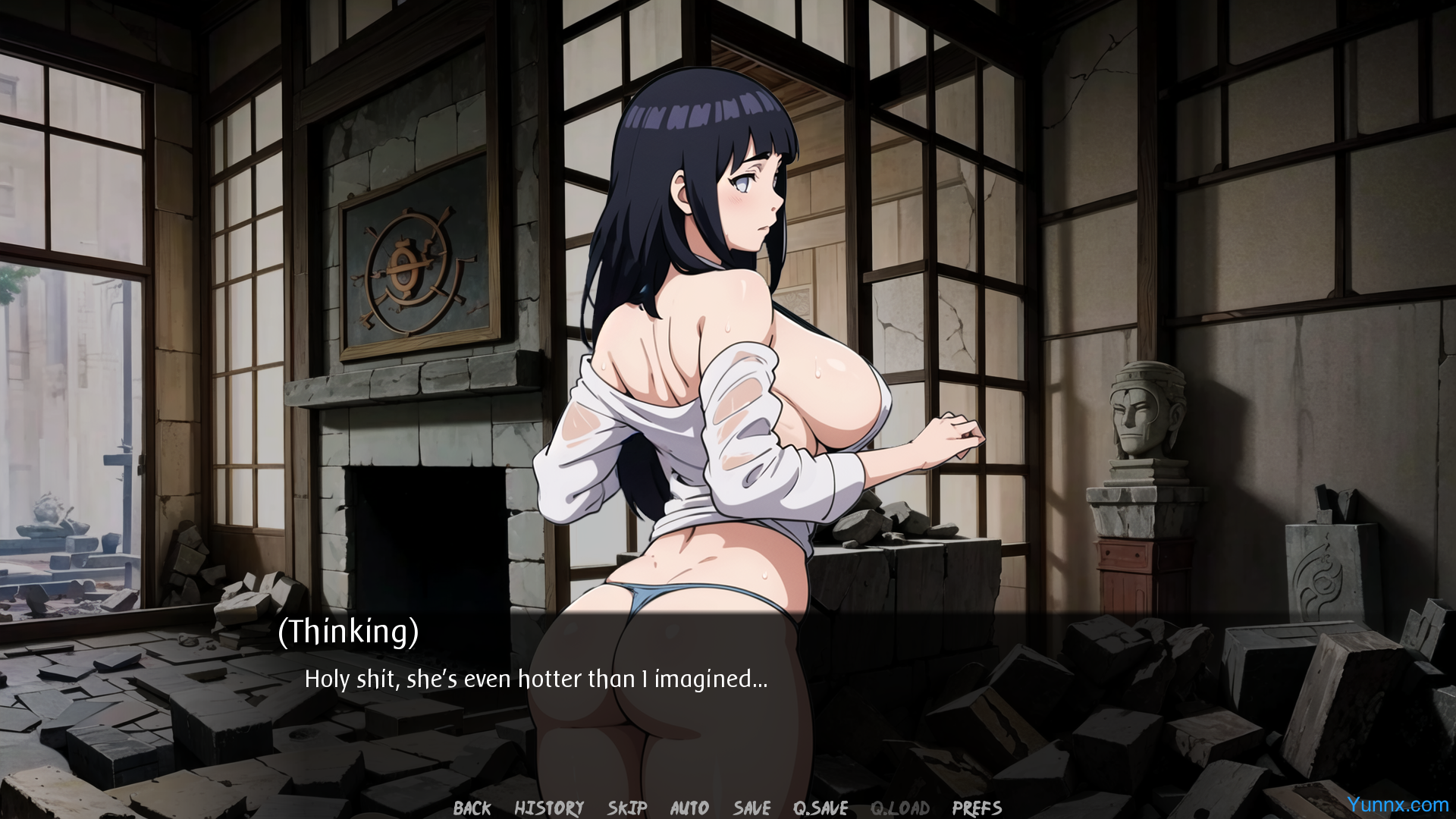
Task: Load the last quicksave via Q.LOAD
Action: (x=899, y=808)
